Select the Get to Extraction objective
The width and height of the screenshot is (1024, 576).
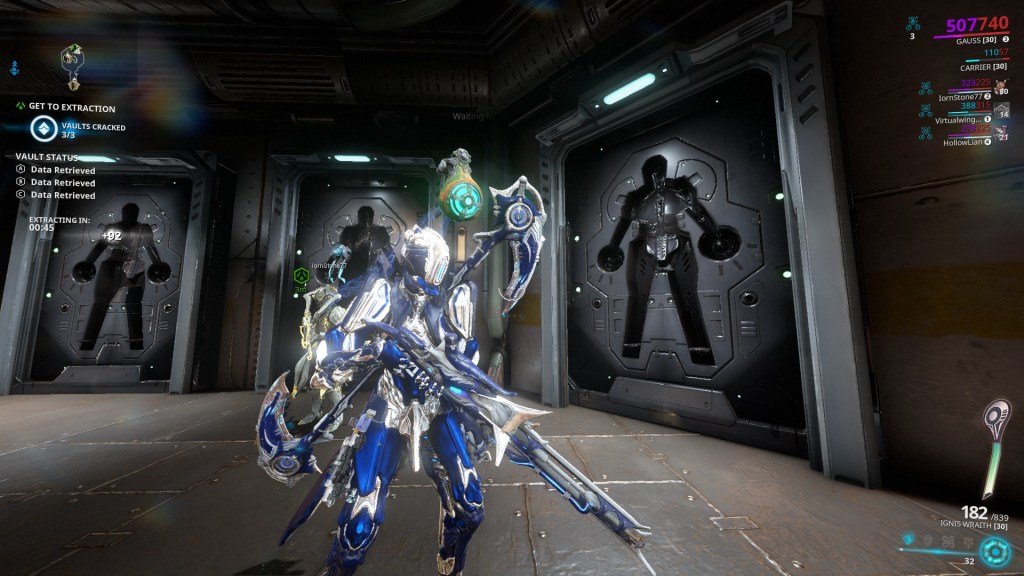coord(72,108)
